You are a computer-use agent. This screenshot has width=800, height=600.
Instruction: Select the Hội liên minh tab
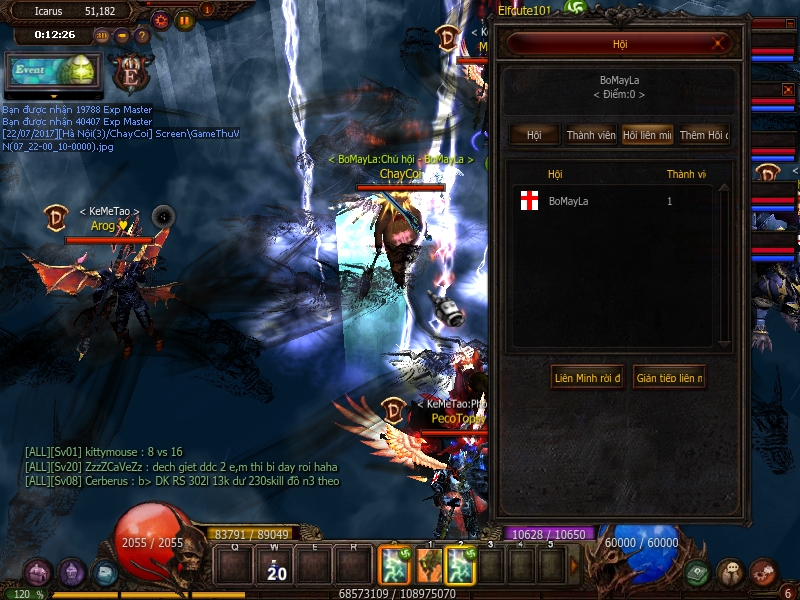(x=647, y=135)
